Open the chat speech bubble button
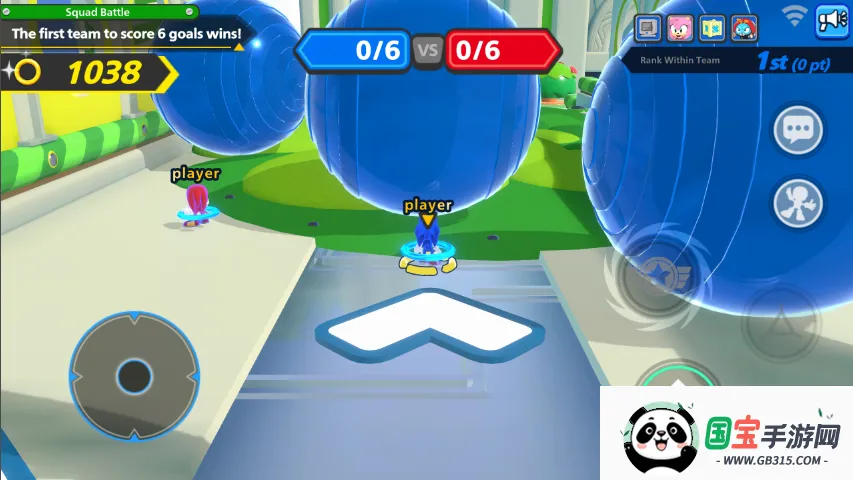 click(x=798, y=130)
